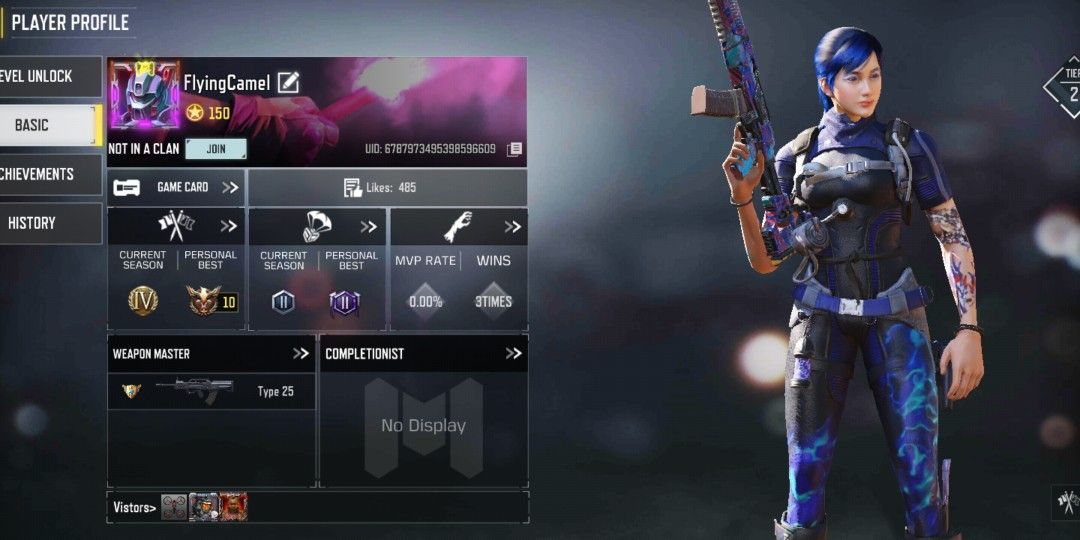The width and height of the screenshot is (1080, 540).
Task: Edit the FlyingCamel player name
Action: [288, 83]
